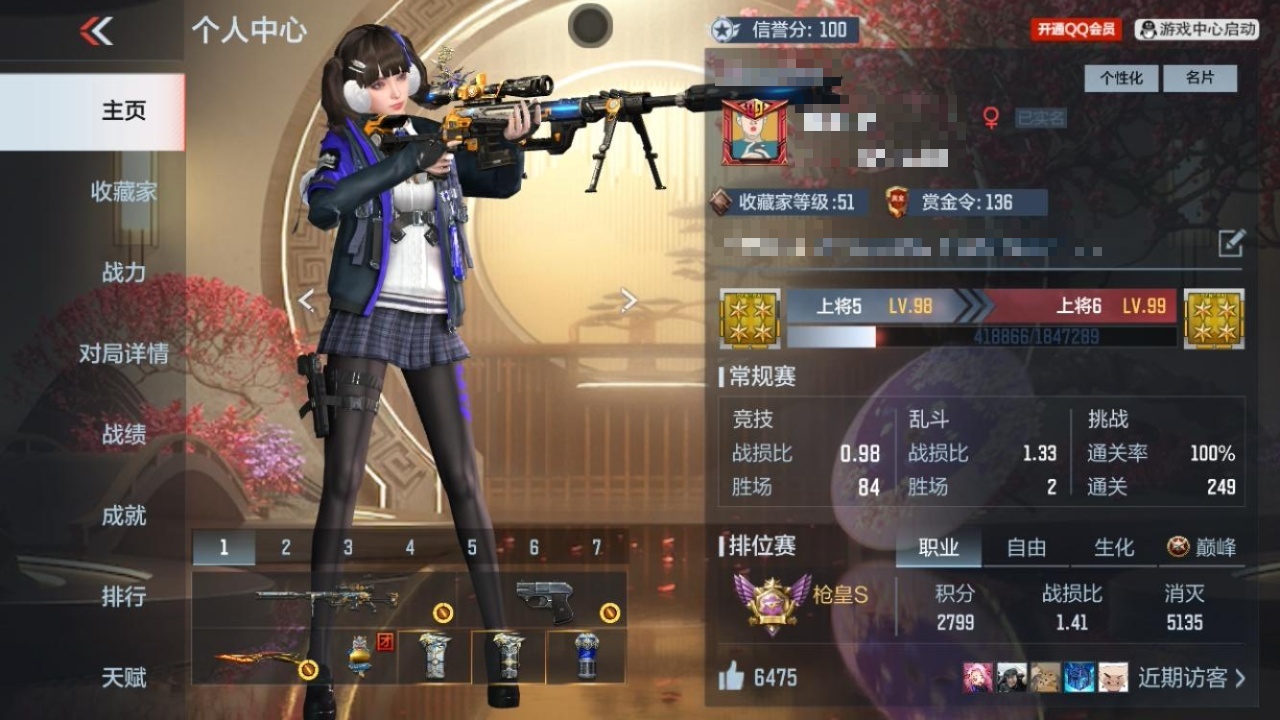Select the pistol weapon slot
The width and height of the screenshot is (1280, 720).
[x=545, y=600]
